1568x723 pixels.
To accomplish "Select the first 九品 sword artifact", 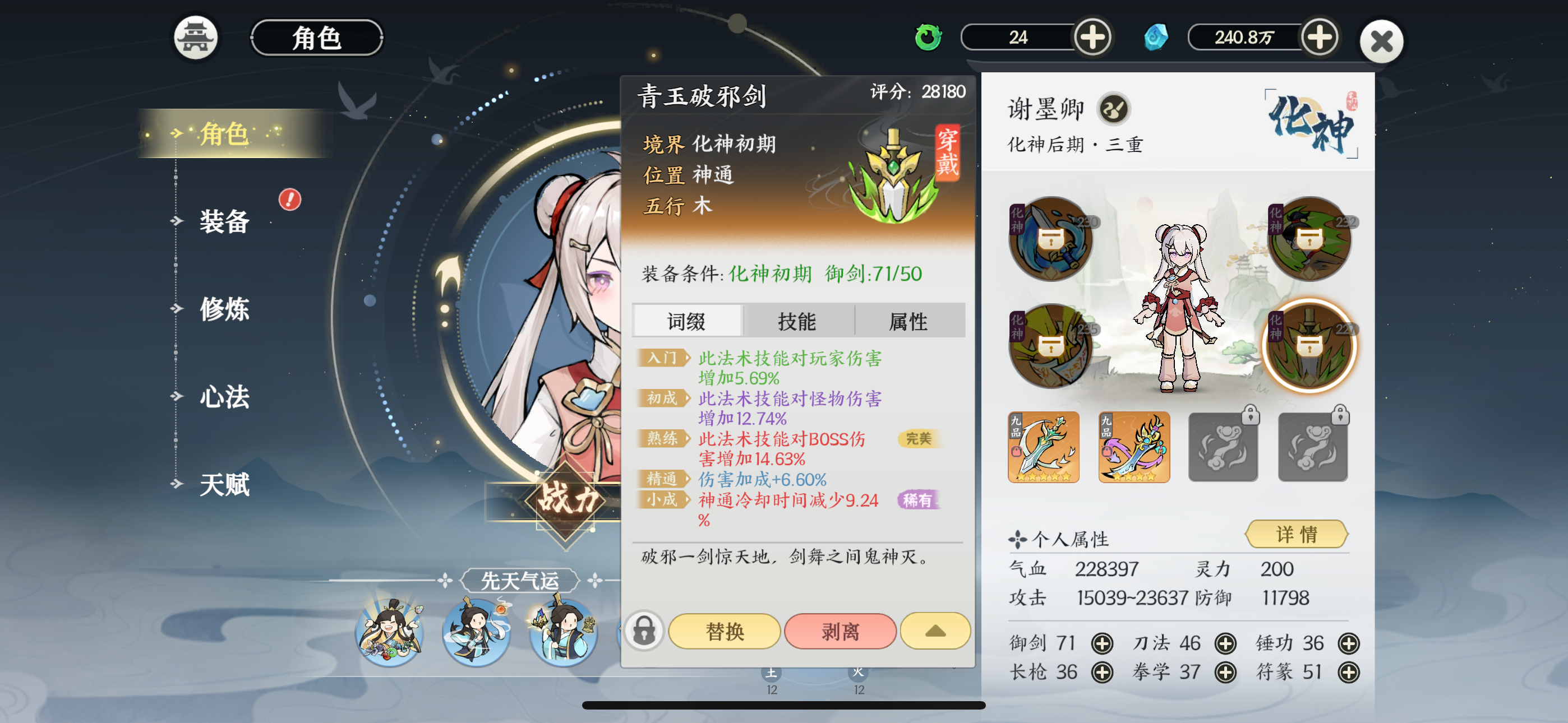I will [x=1044, y=447].
